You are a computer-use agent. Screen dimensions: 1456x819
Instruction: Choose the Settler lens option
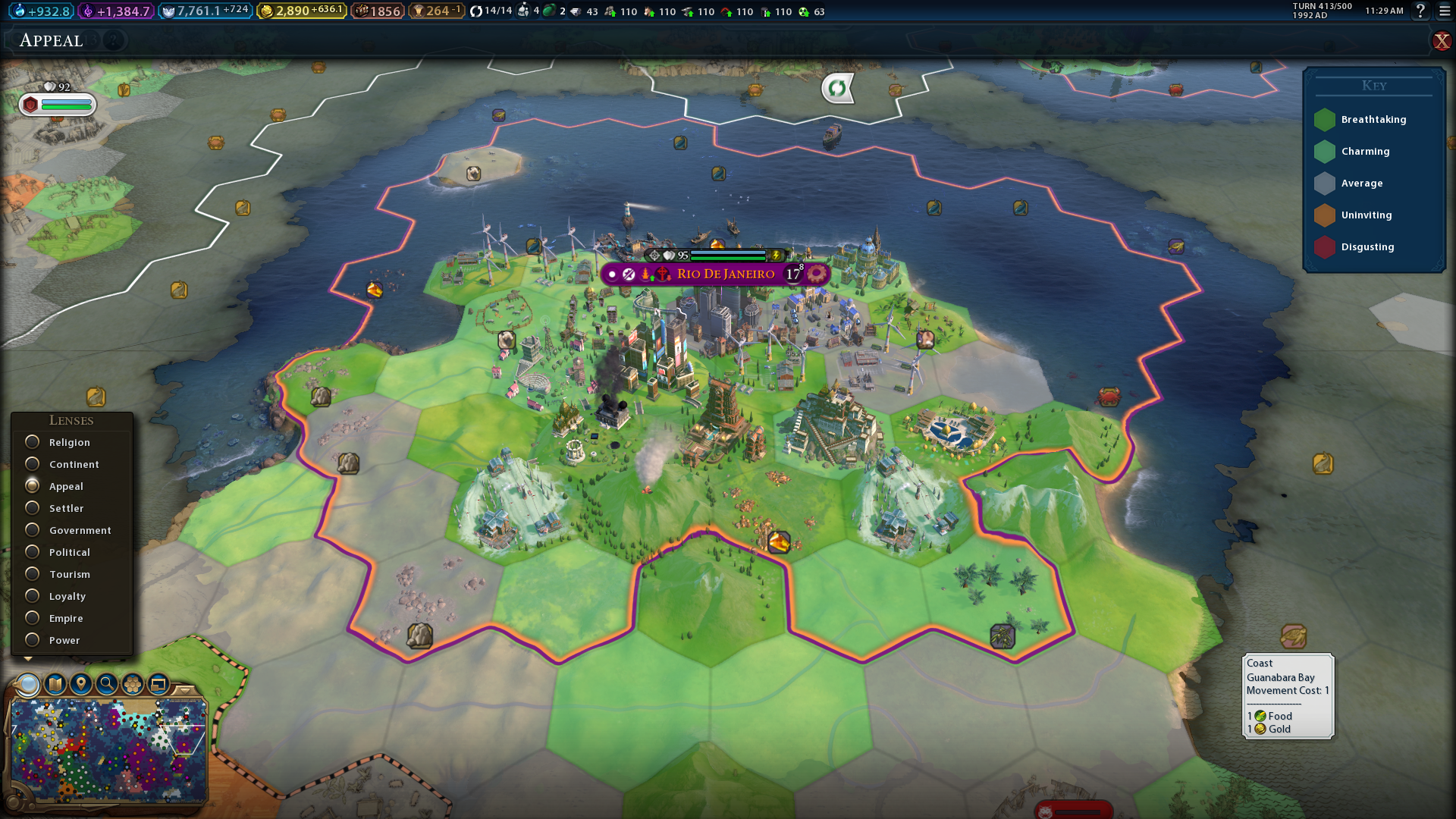click(33, 508)
